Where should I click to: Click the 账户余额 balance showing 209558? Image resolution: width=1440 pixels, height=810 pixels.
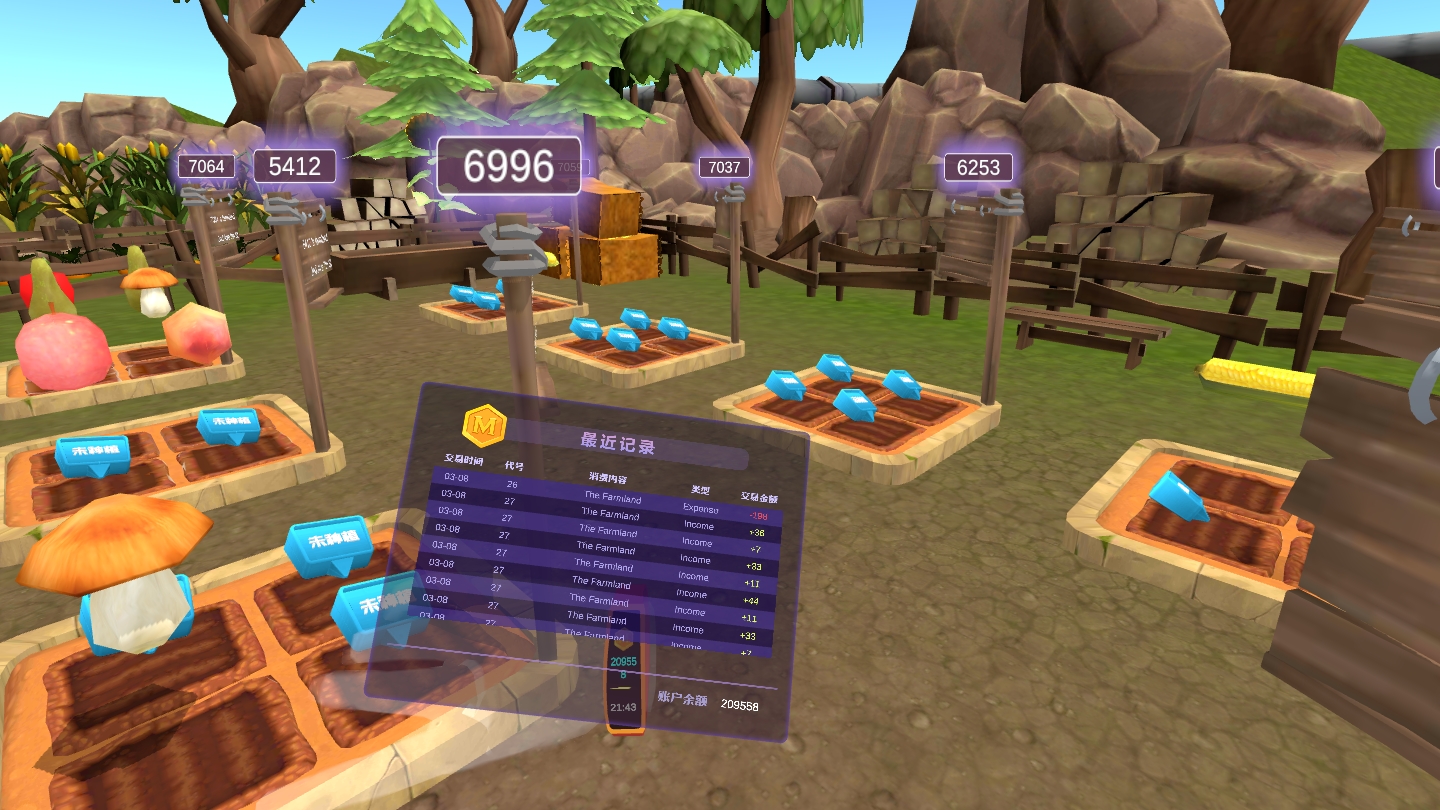tap(740, 704)
